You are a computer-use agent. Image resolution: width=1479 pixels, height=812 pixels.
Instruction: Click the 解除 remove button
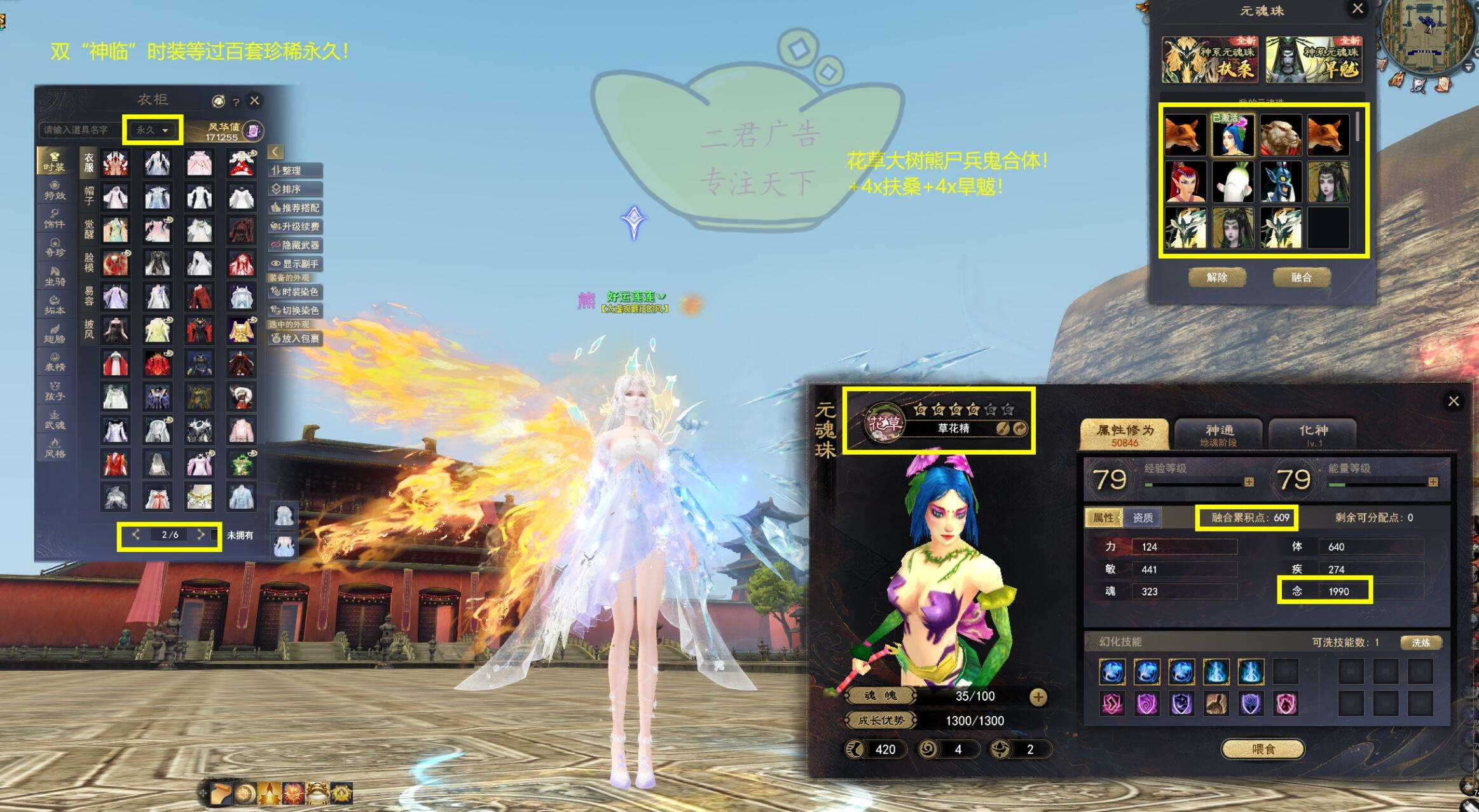coord(1216,277)
